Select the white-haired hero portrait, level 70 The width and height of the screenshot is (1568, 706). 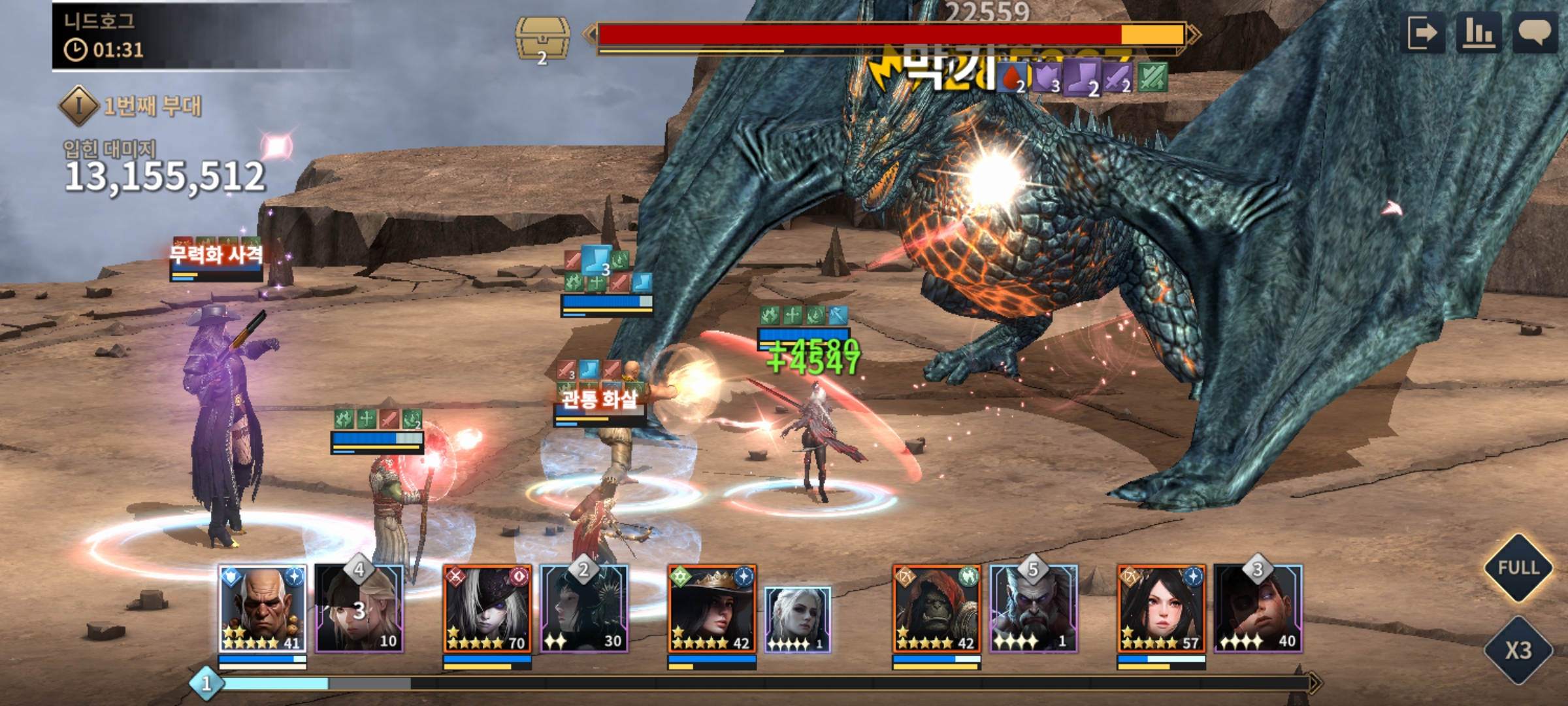point(487,609)
